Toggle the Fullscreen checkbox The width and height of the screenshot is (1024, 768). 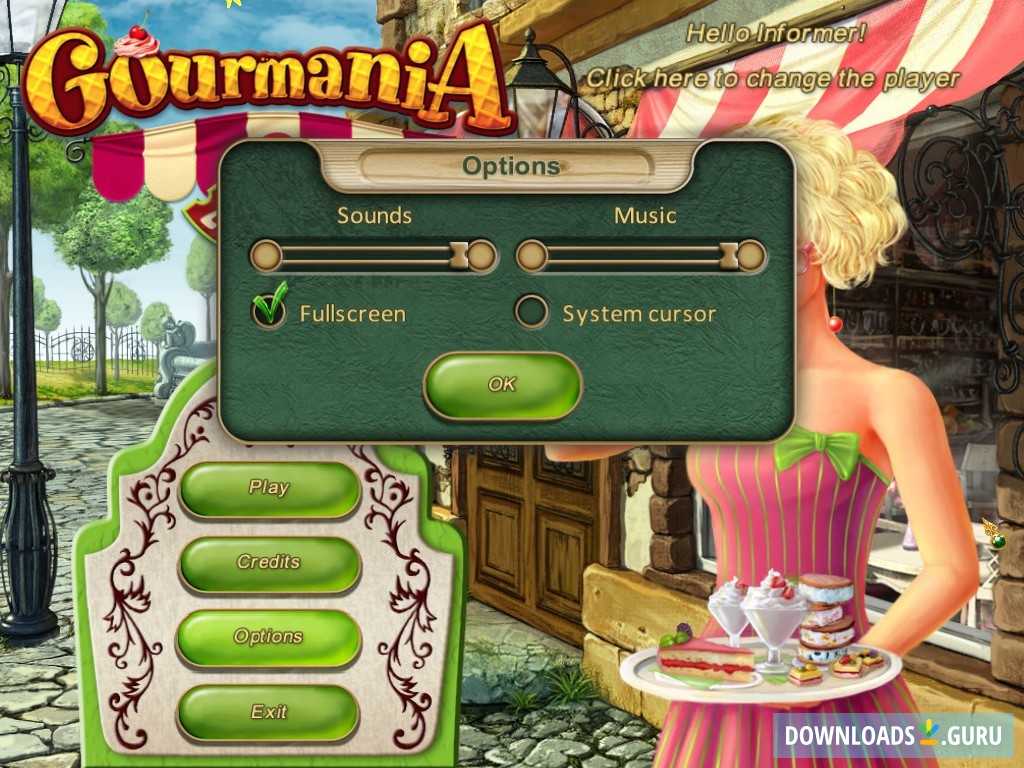268,312
